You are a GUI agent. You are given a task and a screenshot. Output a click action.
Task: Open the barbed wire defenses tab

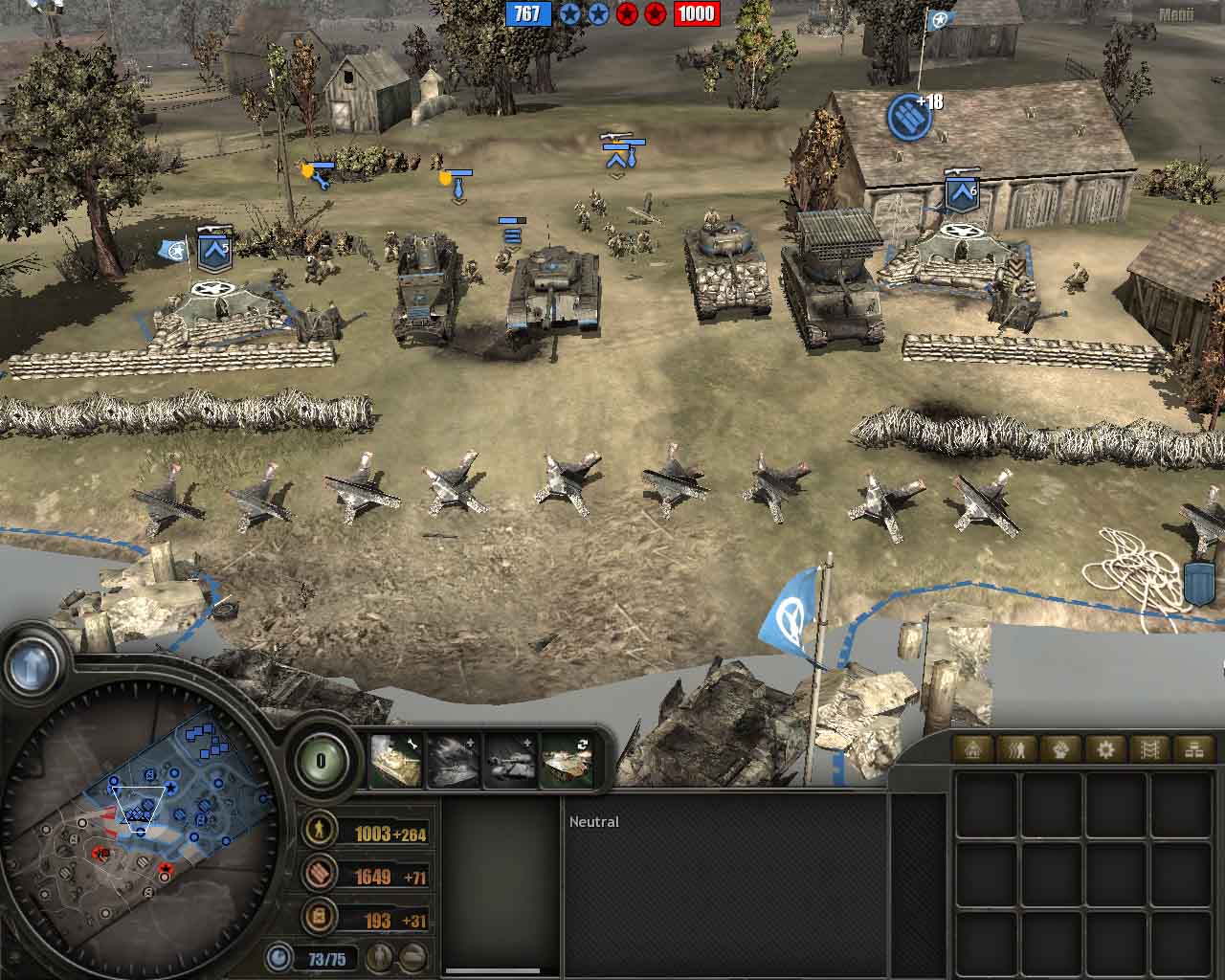(x=1149, y=749)
